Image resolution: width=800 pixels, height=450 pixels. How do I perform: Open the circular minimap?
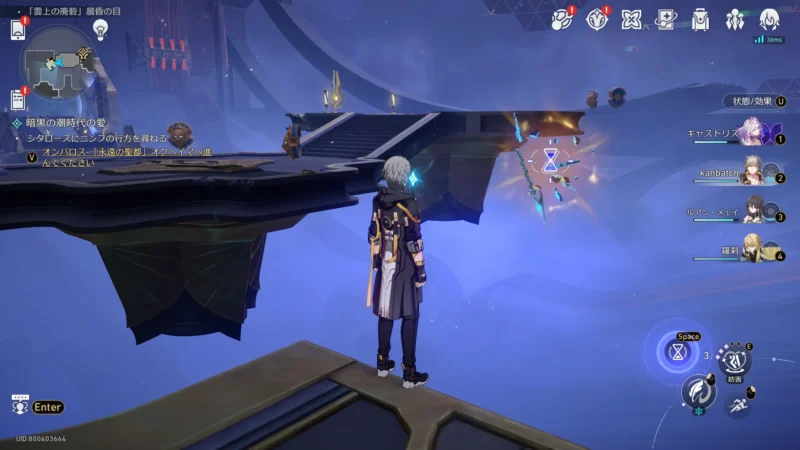click(58, 62)
